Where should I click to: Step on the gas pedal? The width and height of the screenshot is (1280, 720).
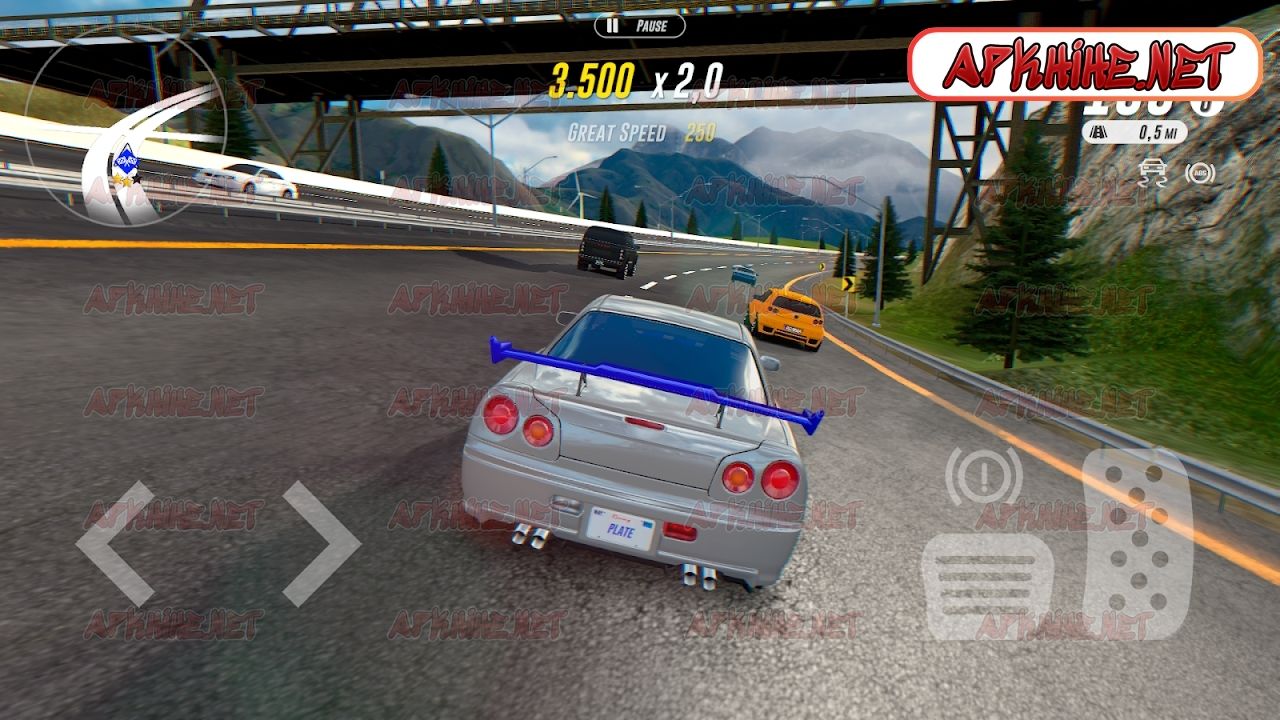point(1138,543)
